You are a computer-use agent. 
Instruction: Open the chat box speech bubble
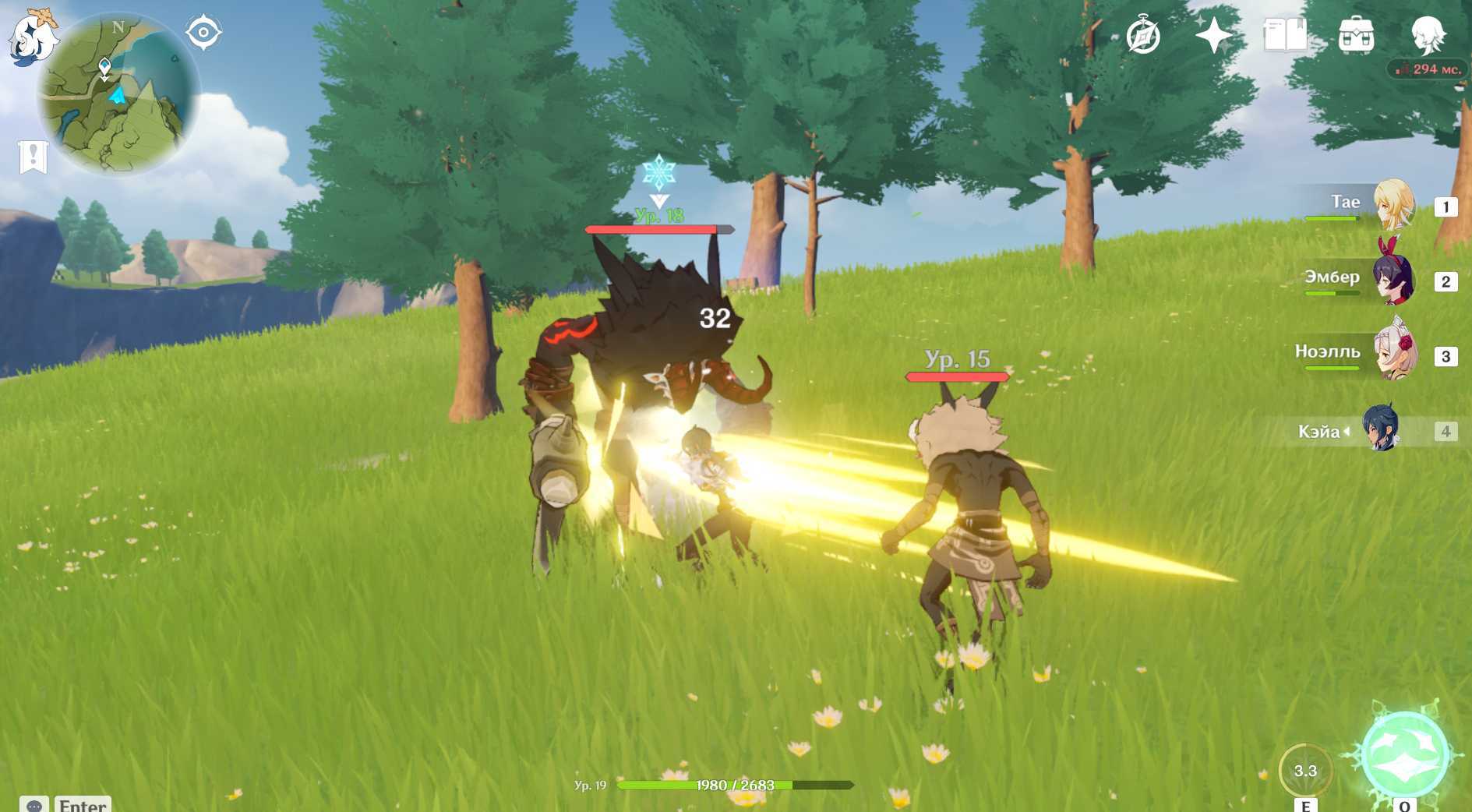34,805
